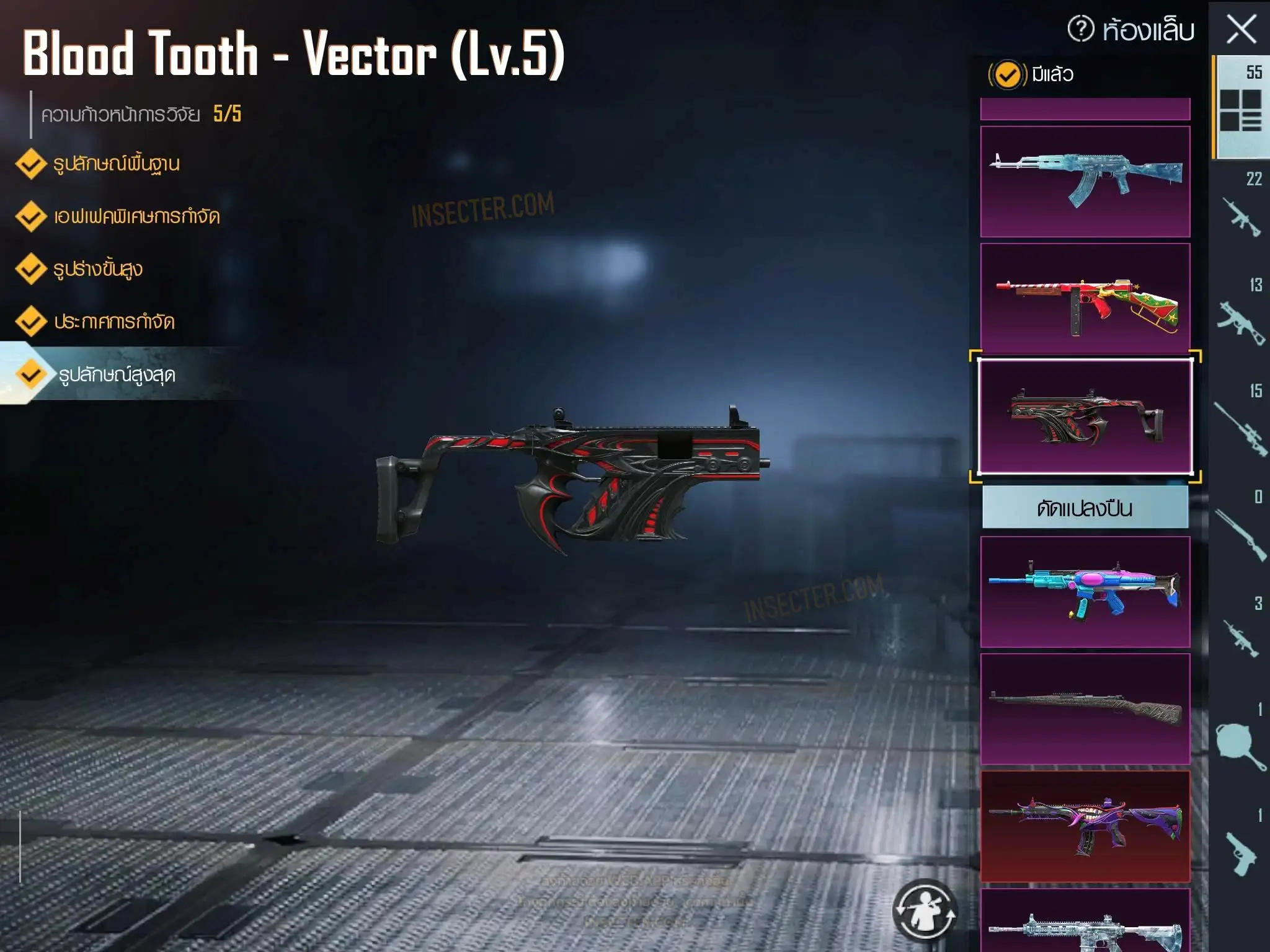Screen dimensions: 1270x952
Task: Select the icy blue AKM skin thumbnail
Action: [1085, 181]
